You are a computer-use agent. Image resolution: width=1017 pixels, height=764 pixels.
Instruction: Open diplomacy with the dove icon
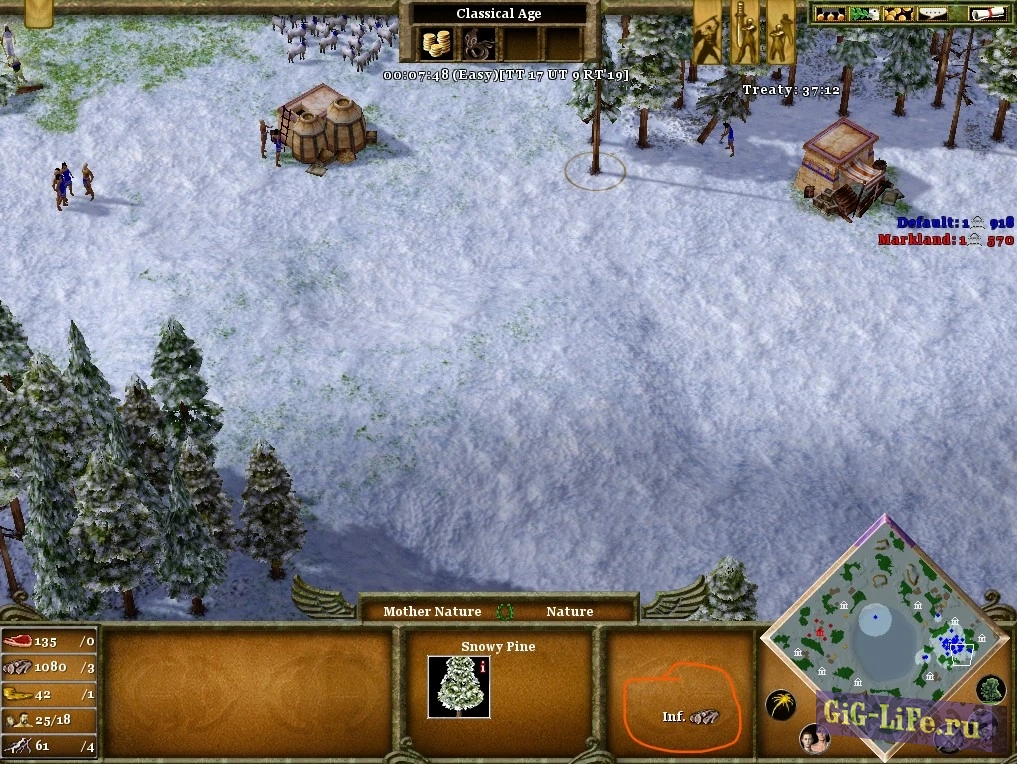[862, 14]
